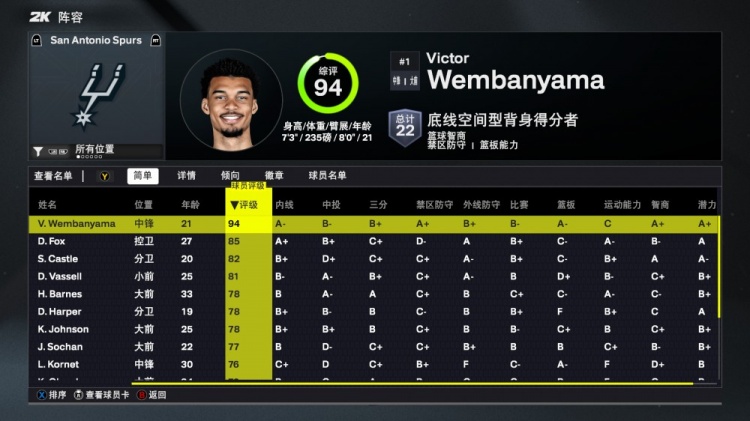Show the 球员名单 tab
Screen dimensions: 750x421
(x=326, y=175)
